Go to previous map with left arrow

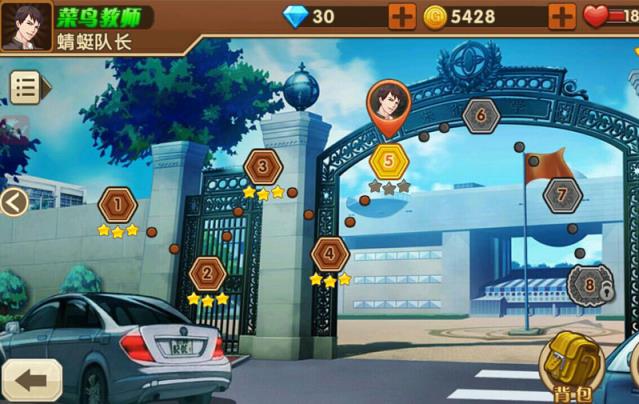tap(13, 203)
